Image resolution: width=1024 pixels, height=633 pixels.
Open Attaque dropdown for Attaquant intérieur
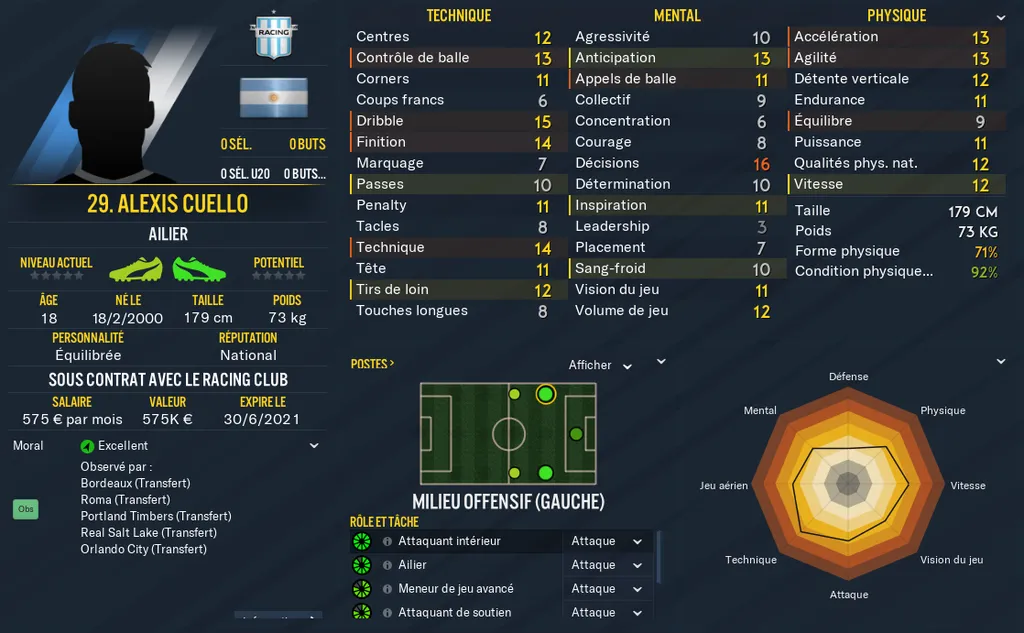[x=607, y=541]
